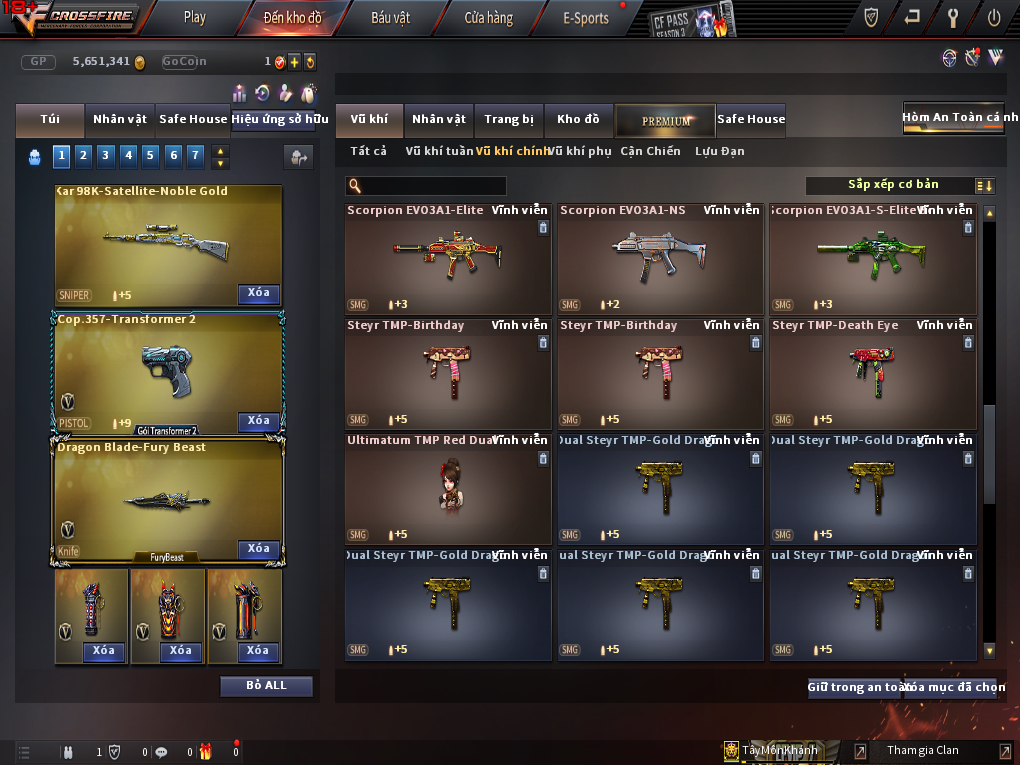The height and width of the screenshot is (765, 1020).
Task: Filter by Cận Chiến melee weapons
Action: pos(650,151)
